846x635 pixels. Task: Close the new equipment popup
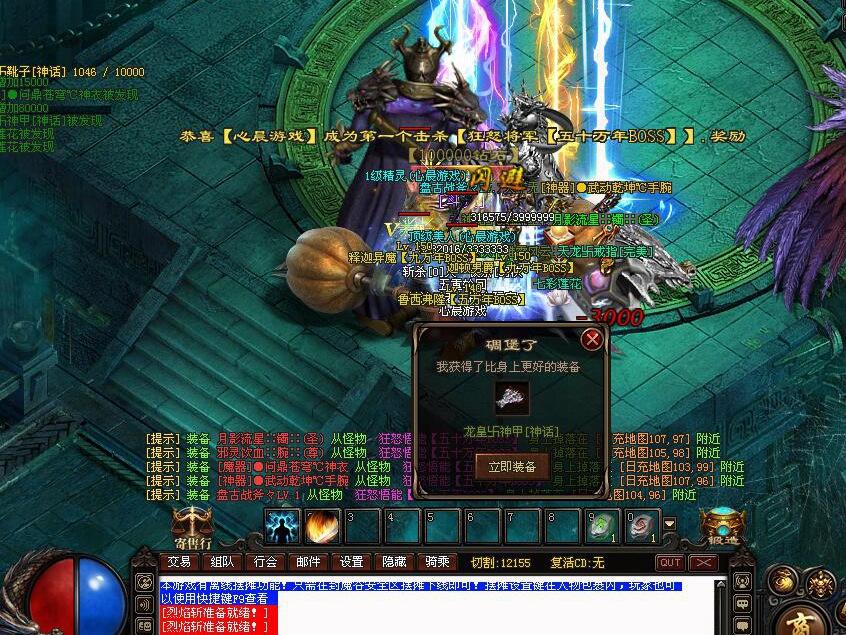[x=592, y=339]
